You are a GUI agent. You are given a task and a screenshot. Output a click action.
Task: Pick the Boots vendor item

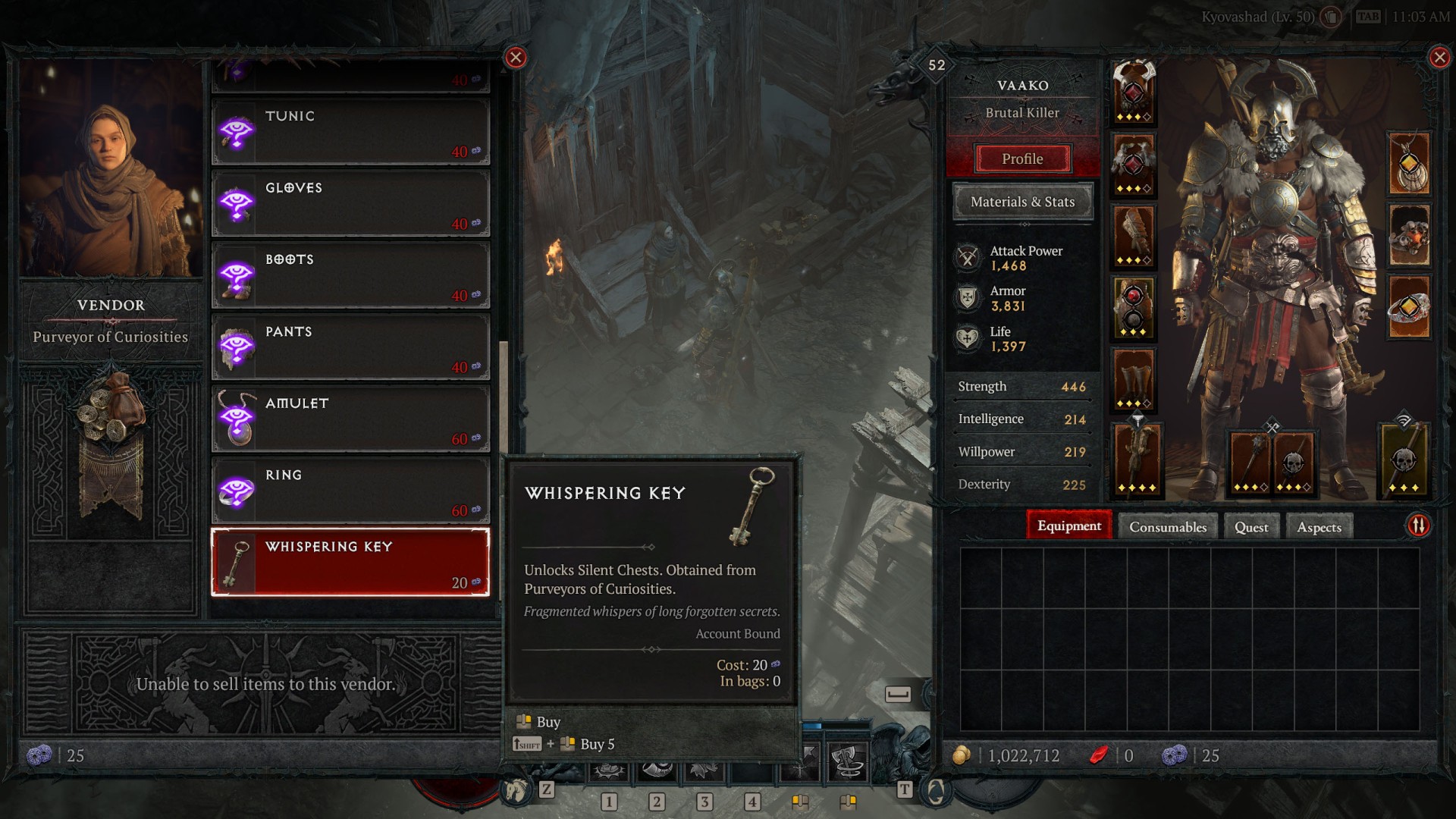(x=350, y=275)
